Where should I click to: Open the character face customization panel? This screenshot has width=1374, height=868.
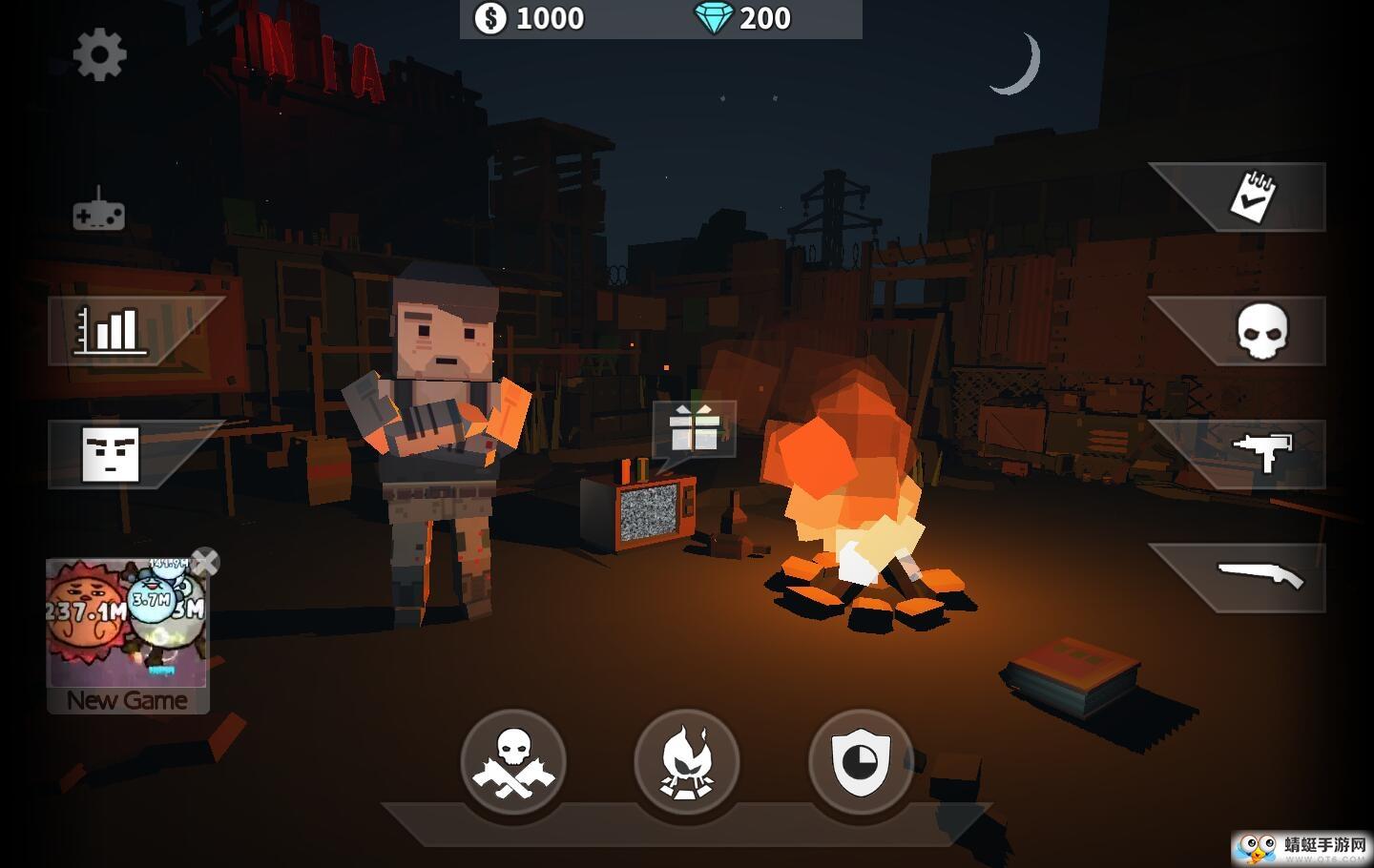click(x=112, y=454)
